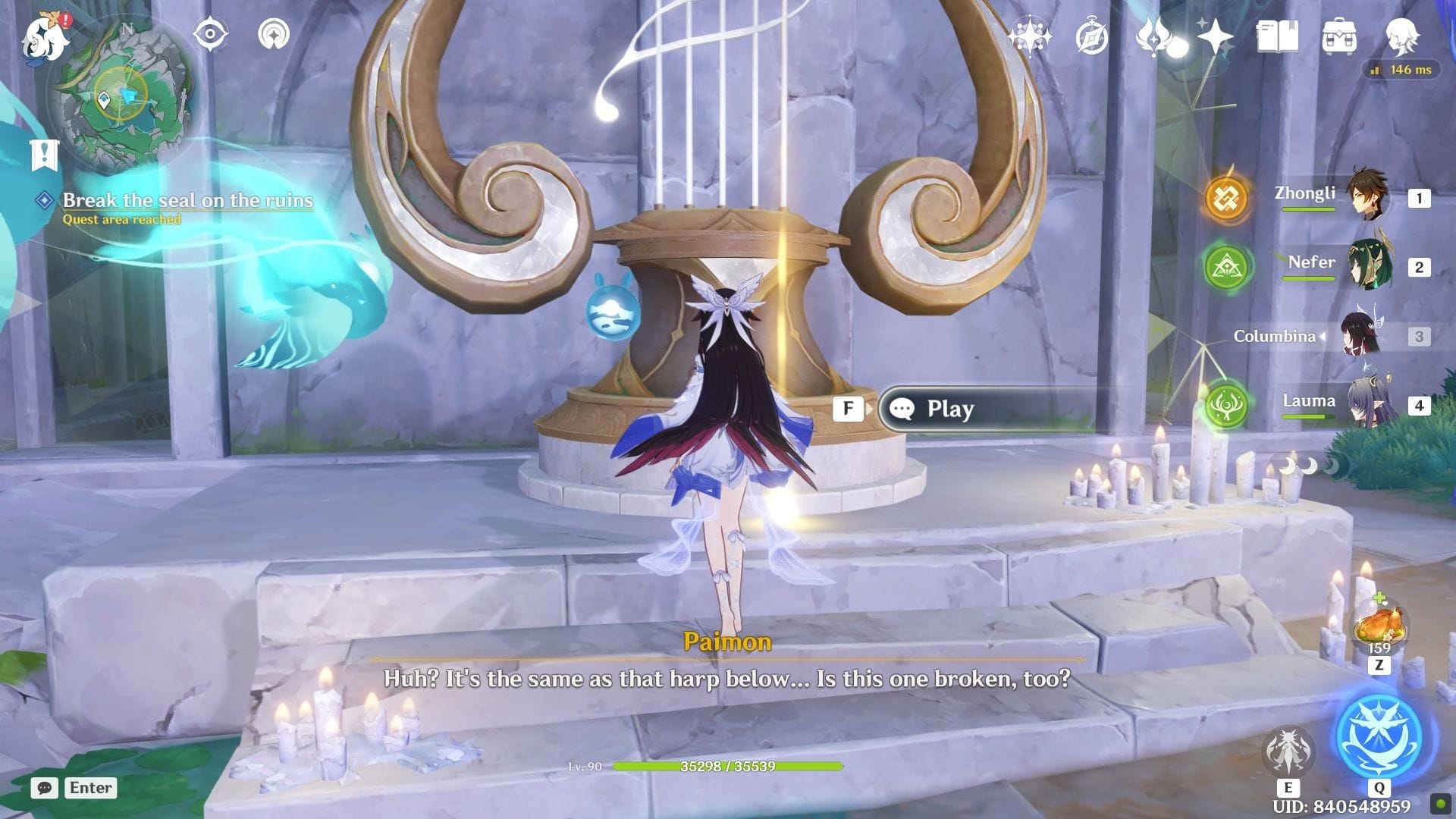Open the quest log exclamation banner
This screenshot has height=819, width=1456.
tap(44, 154)
